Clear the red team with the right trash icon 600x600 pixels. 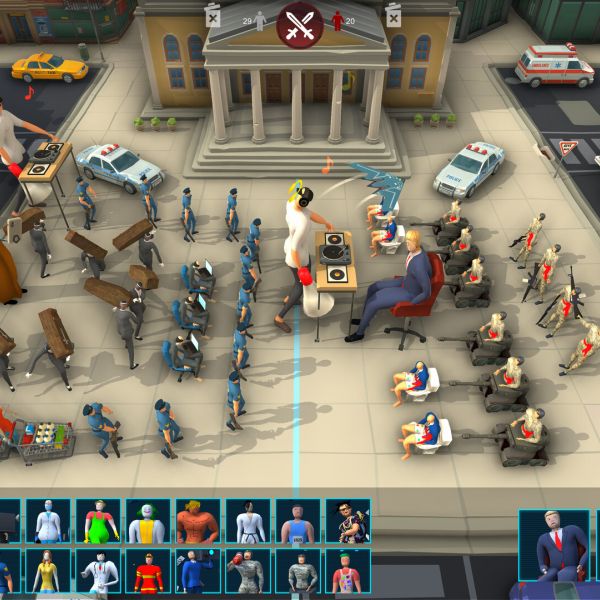pos(393,15)
